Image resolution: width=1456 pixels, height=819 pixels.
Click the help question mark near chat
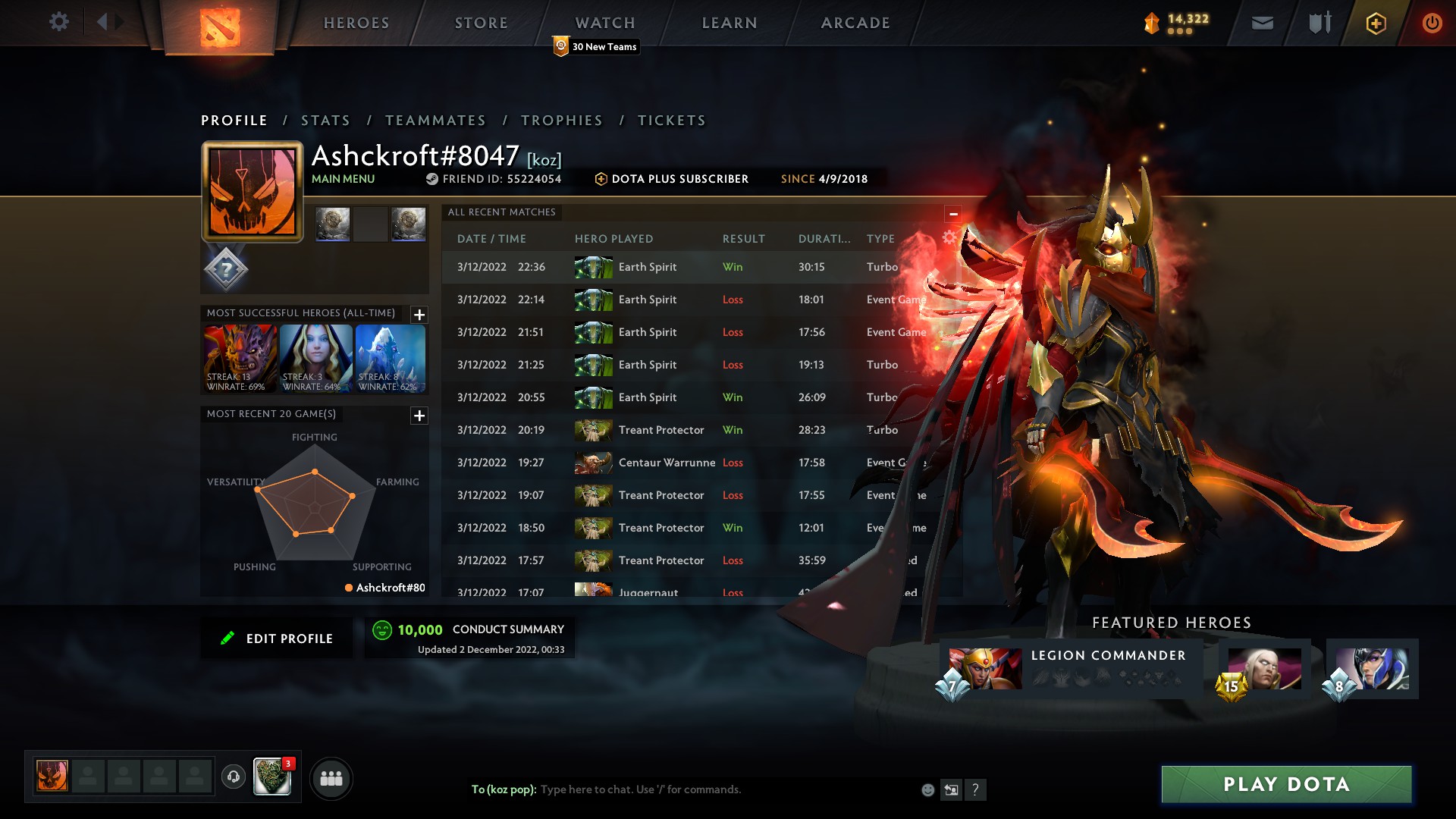976,789
